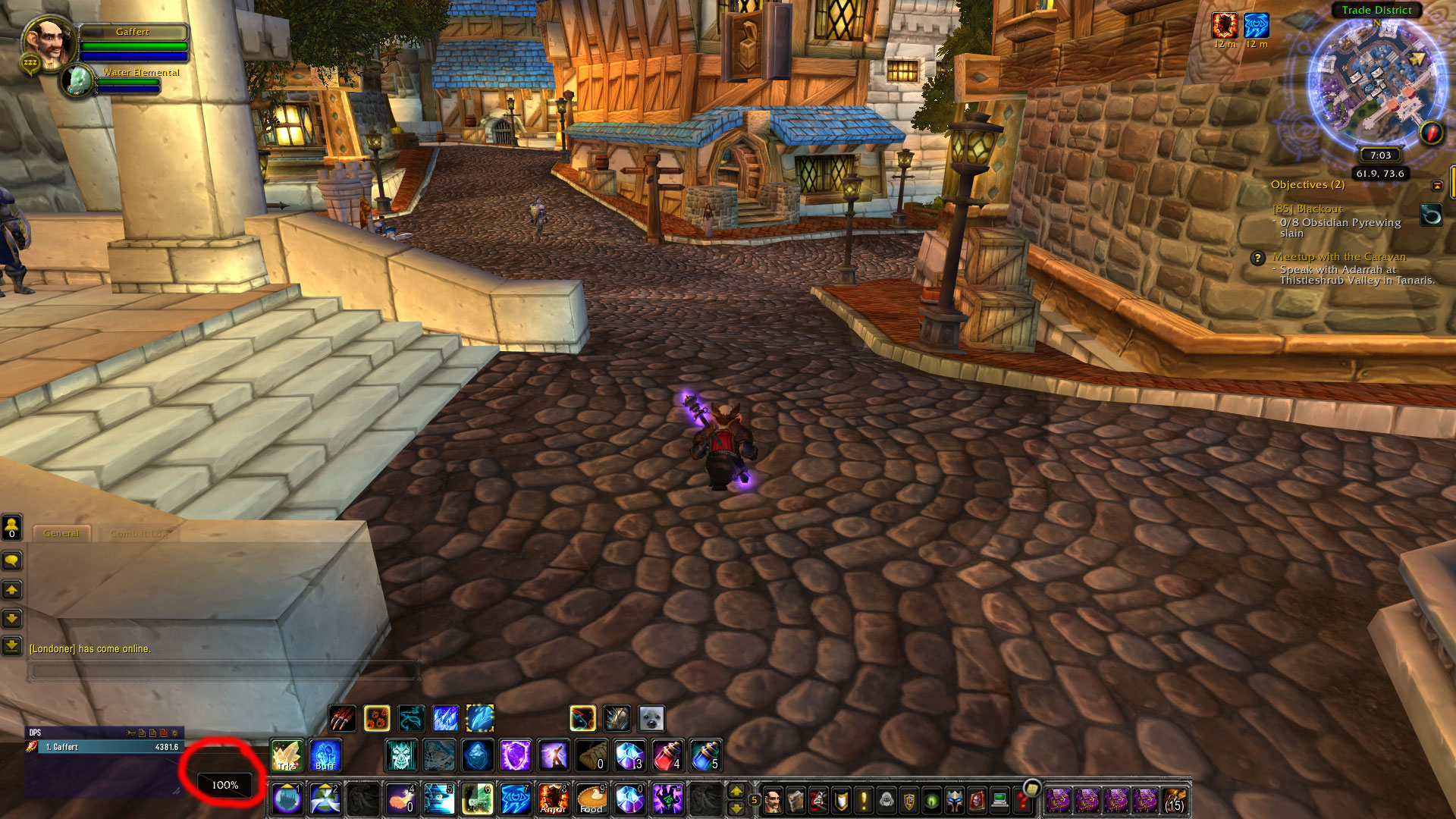
Task: Click the computer help icon in the micro menu
Action: pyautogui.click(x=999, y=799)
